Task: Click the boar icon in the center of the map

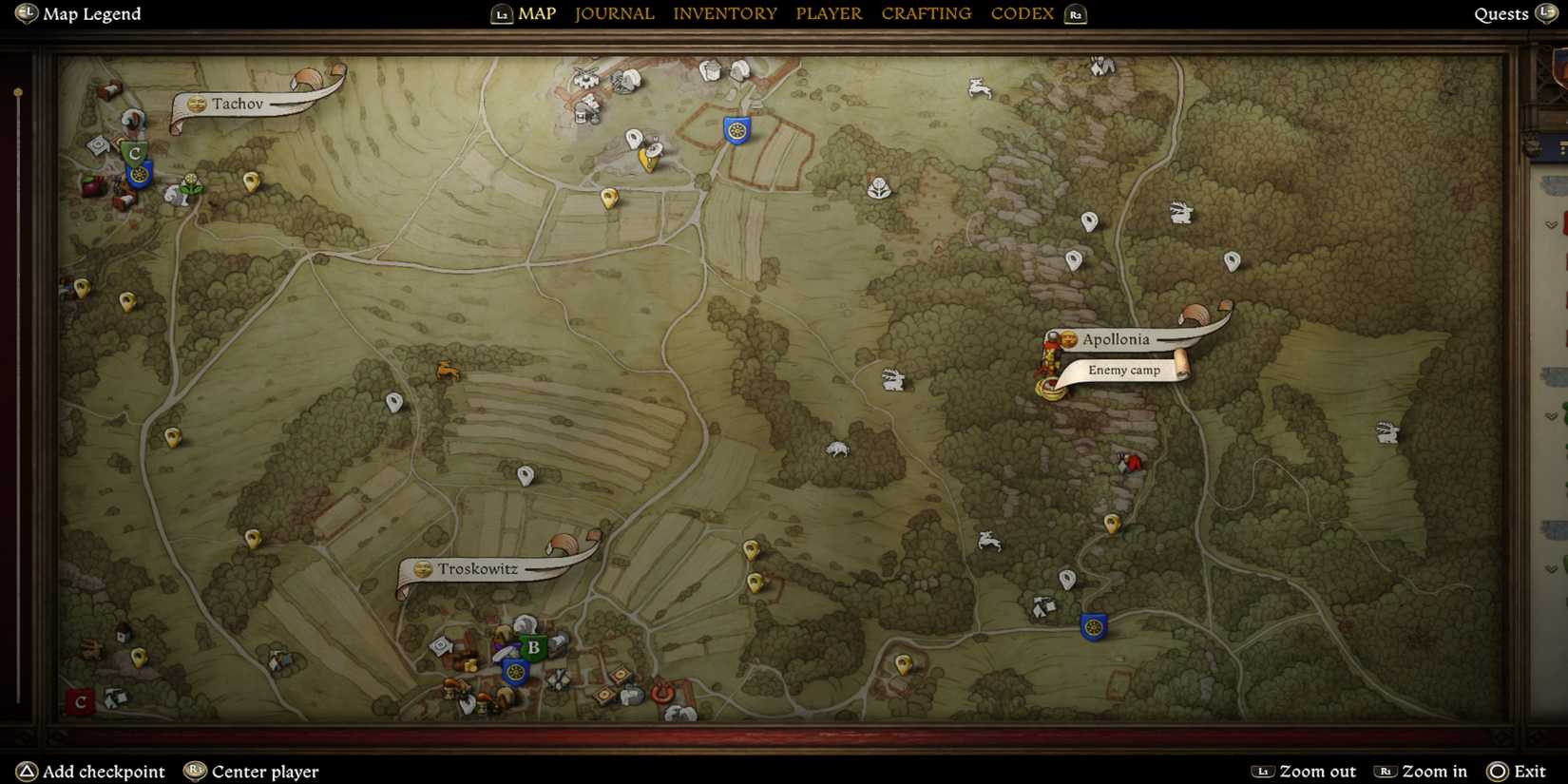Action: (x=836, y=449)
